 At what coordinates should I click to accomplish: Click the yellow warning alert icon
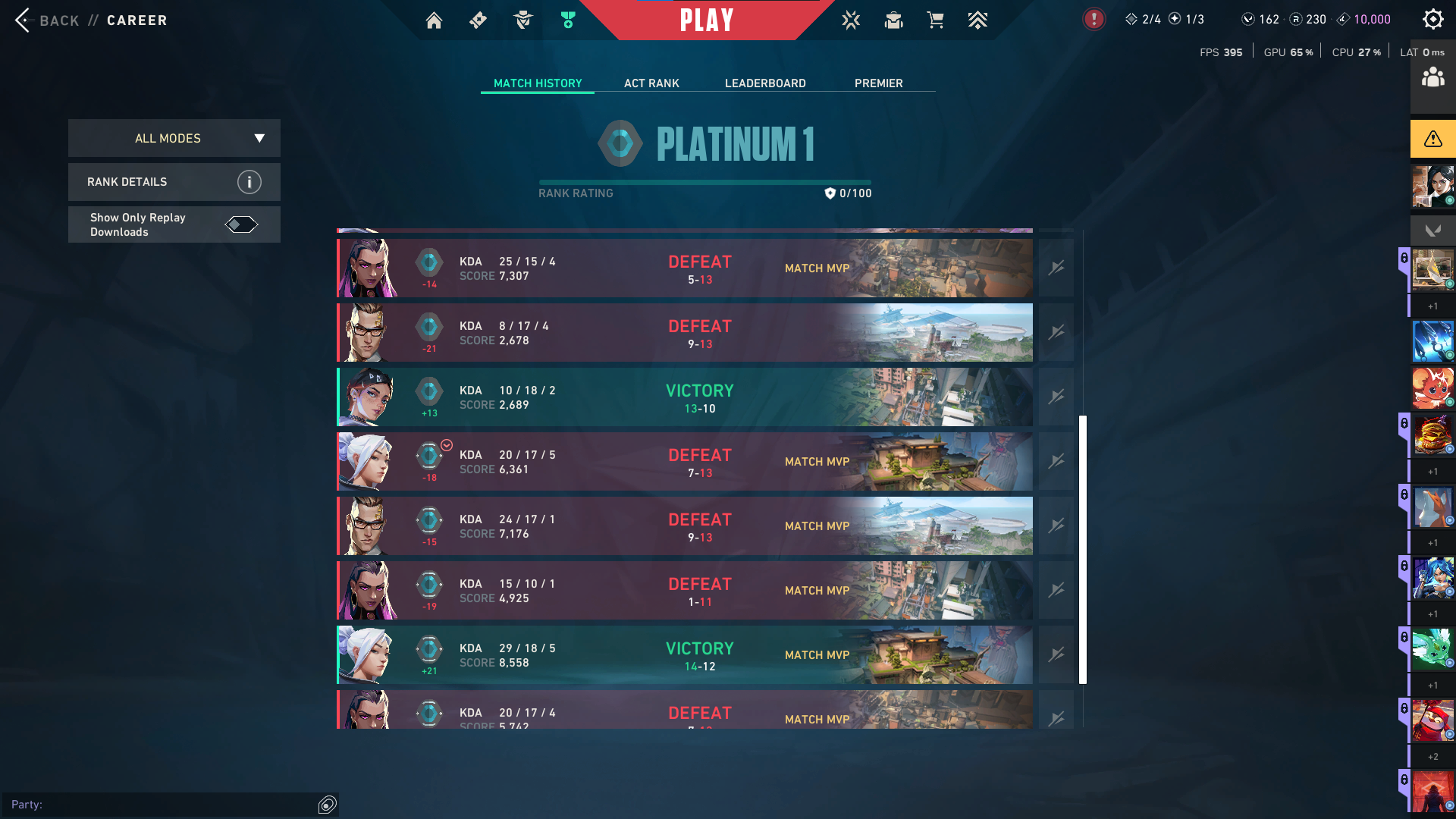point(1432,139)
